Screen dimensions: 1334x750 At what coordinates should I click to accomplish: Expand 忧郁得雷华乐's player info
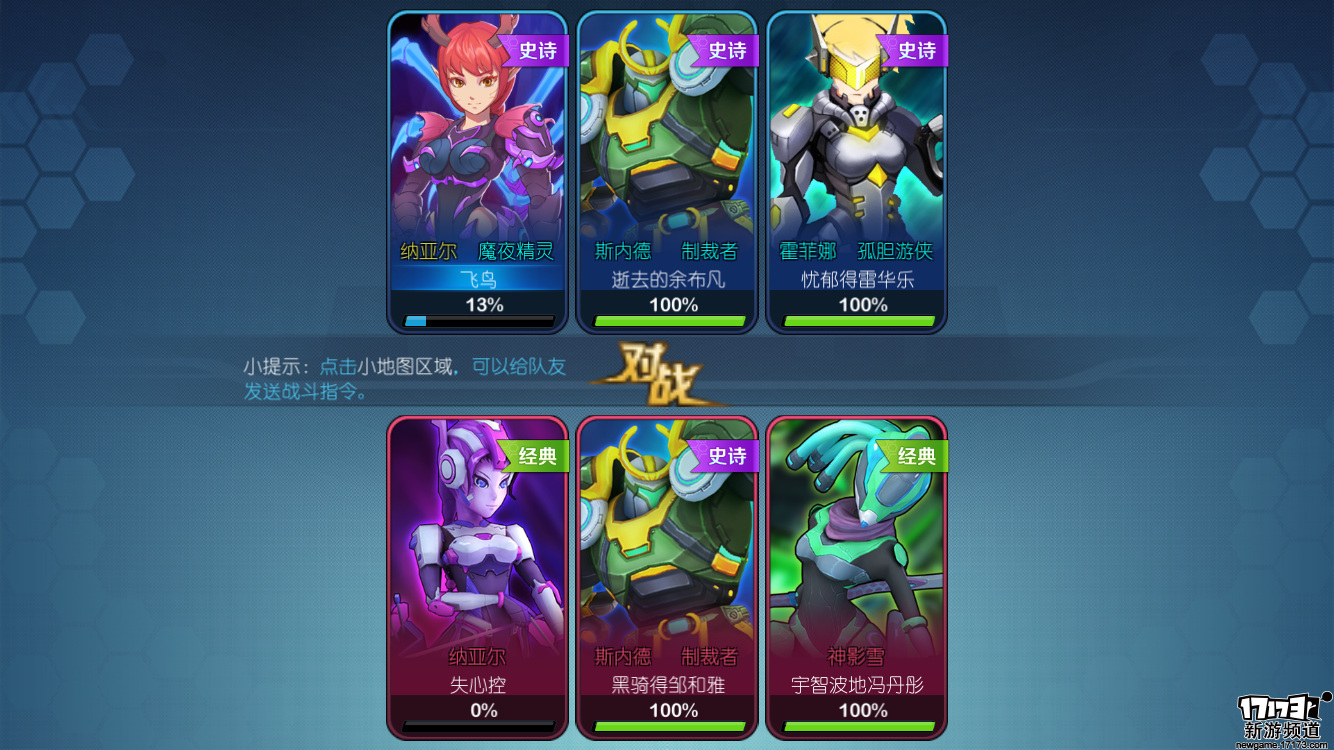tap(856, 282)
